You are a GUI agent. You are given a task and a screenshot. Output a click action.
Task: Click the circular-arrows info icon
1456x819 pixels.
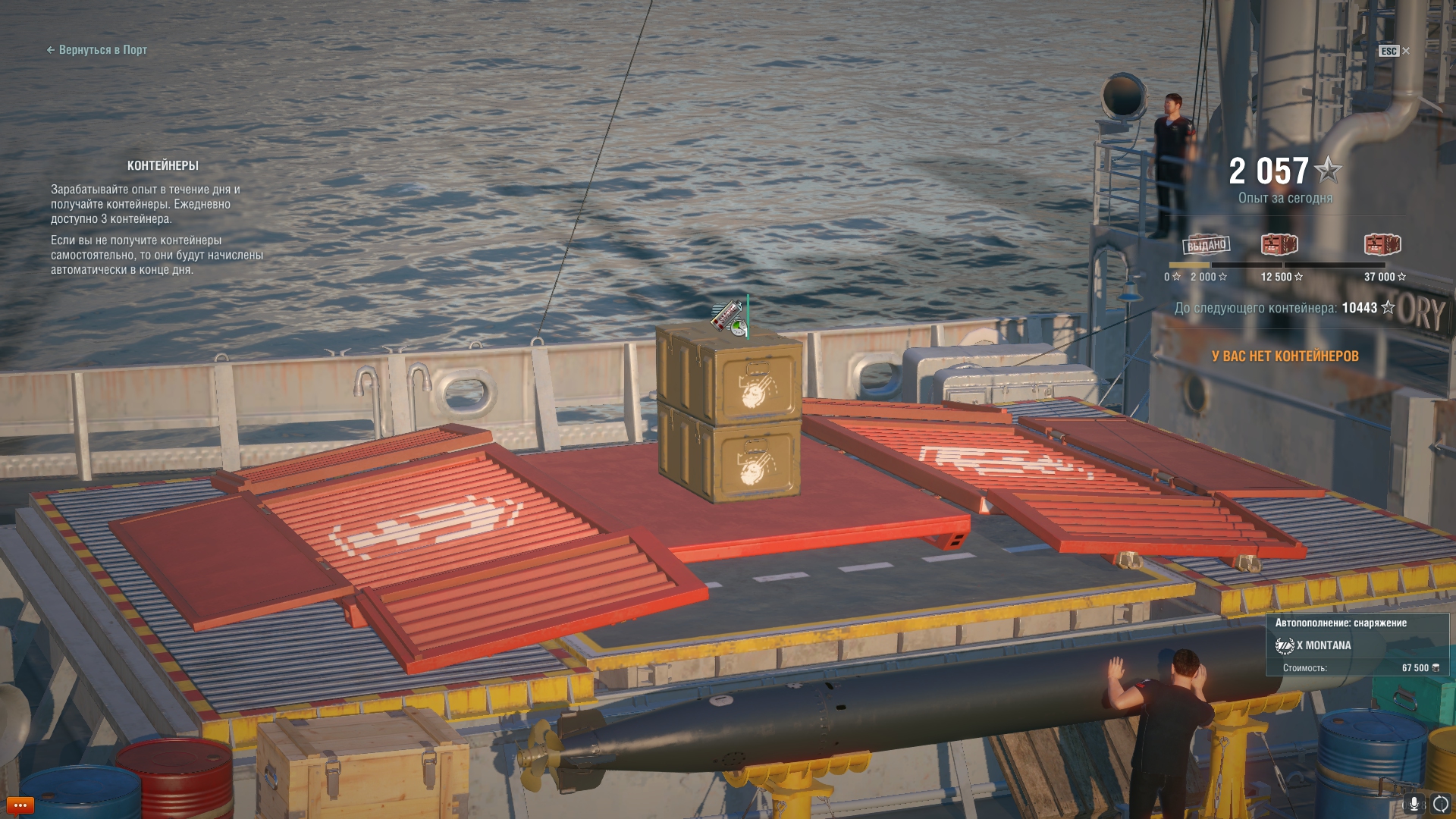[x=1440, y=804]
